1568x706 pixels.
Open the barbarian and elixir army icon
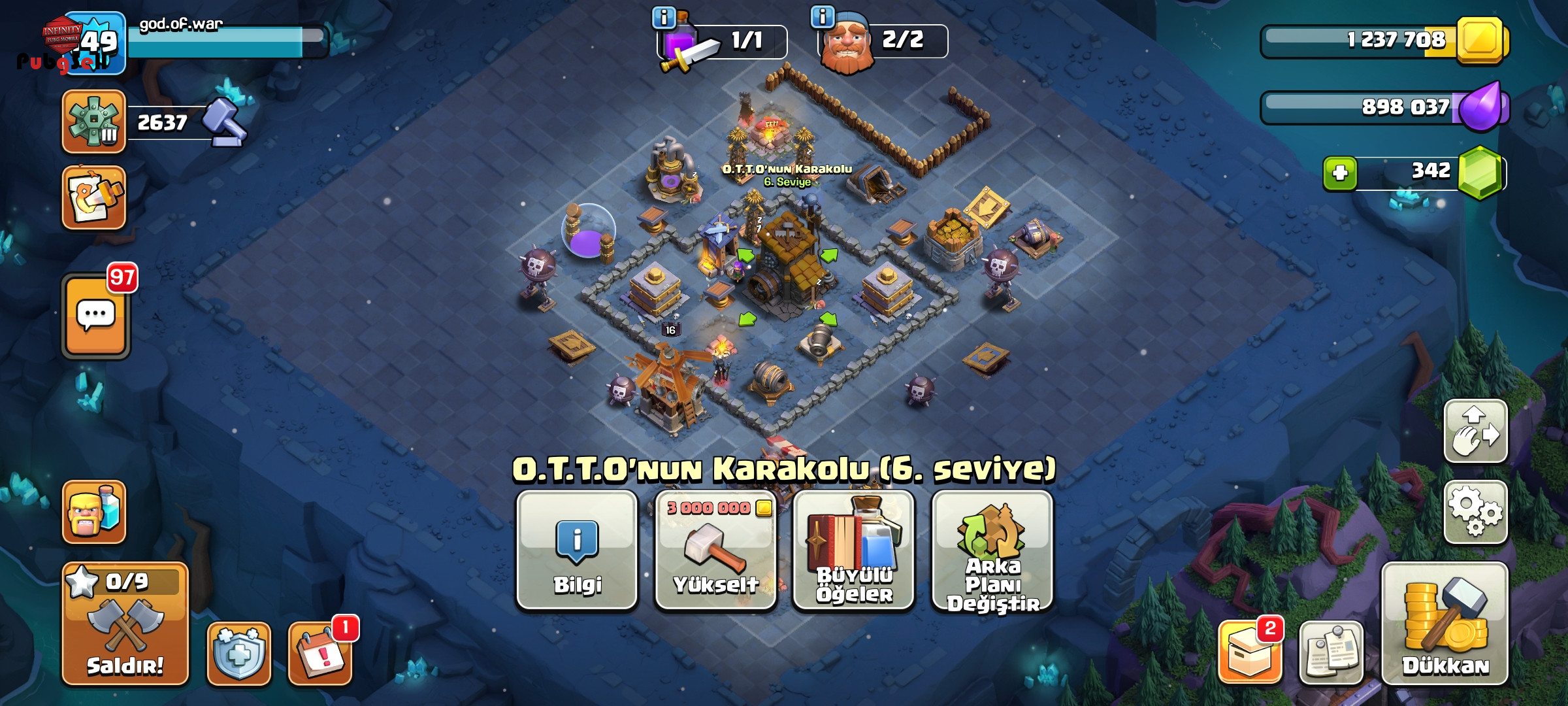(x=94, y=512)
